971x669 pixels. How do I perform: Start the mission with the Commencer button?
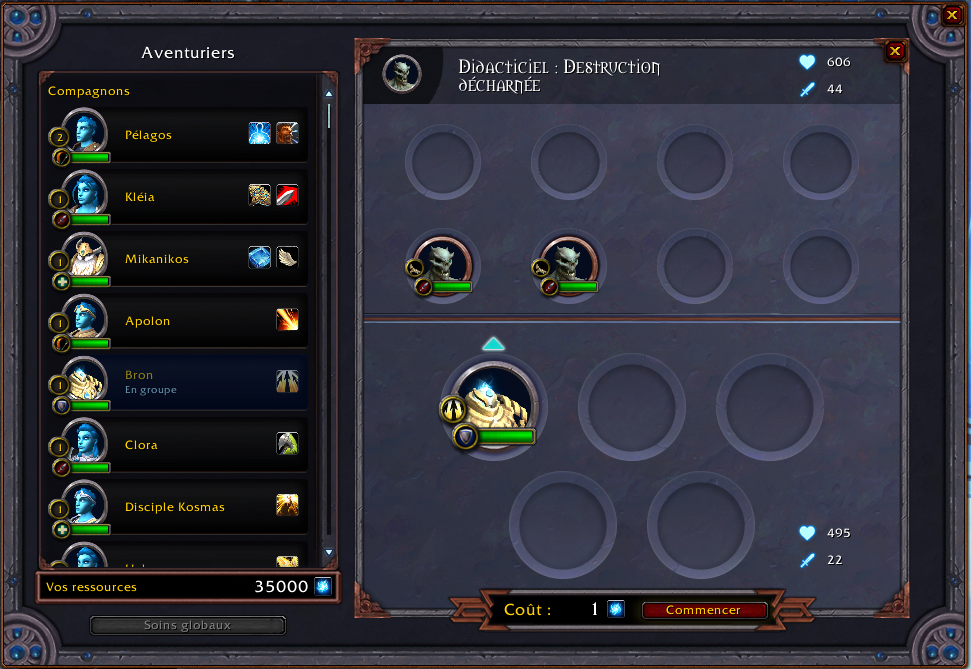[703, 610]
